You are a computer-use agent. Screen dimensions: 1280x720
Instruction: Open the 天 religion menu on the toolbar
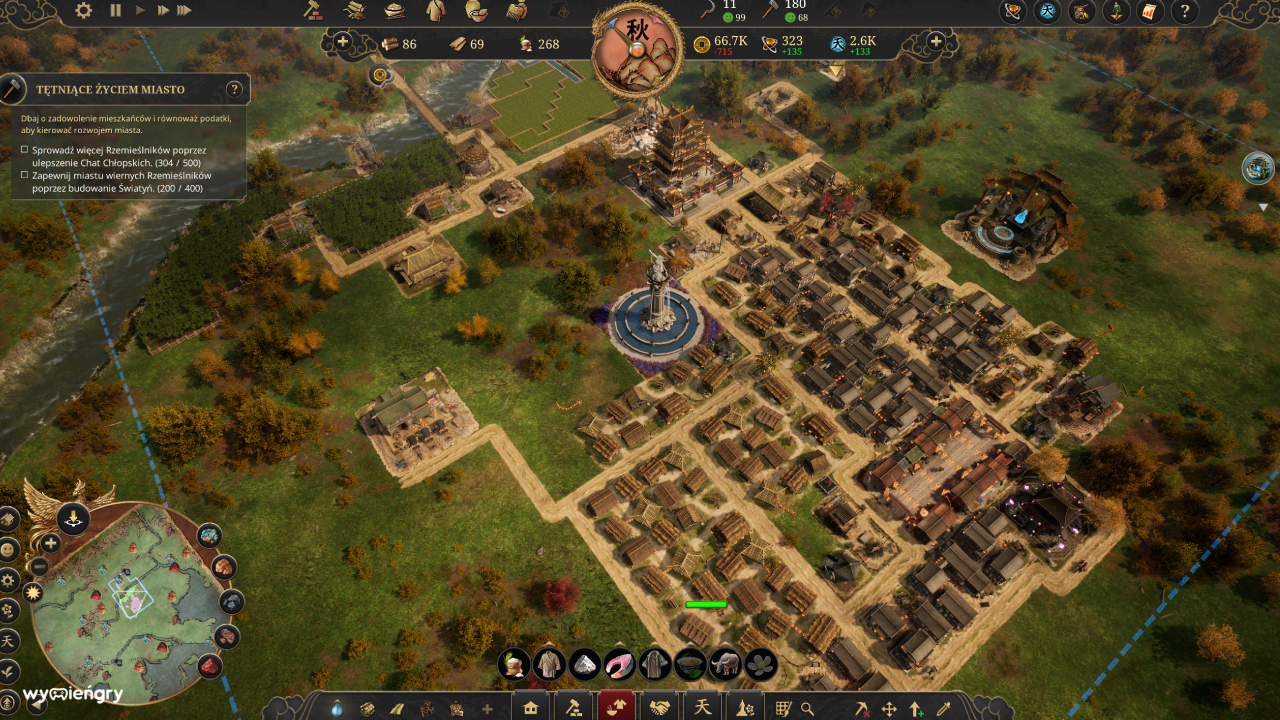point(703,706)
